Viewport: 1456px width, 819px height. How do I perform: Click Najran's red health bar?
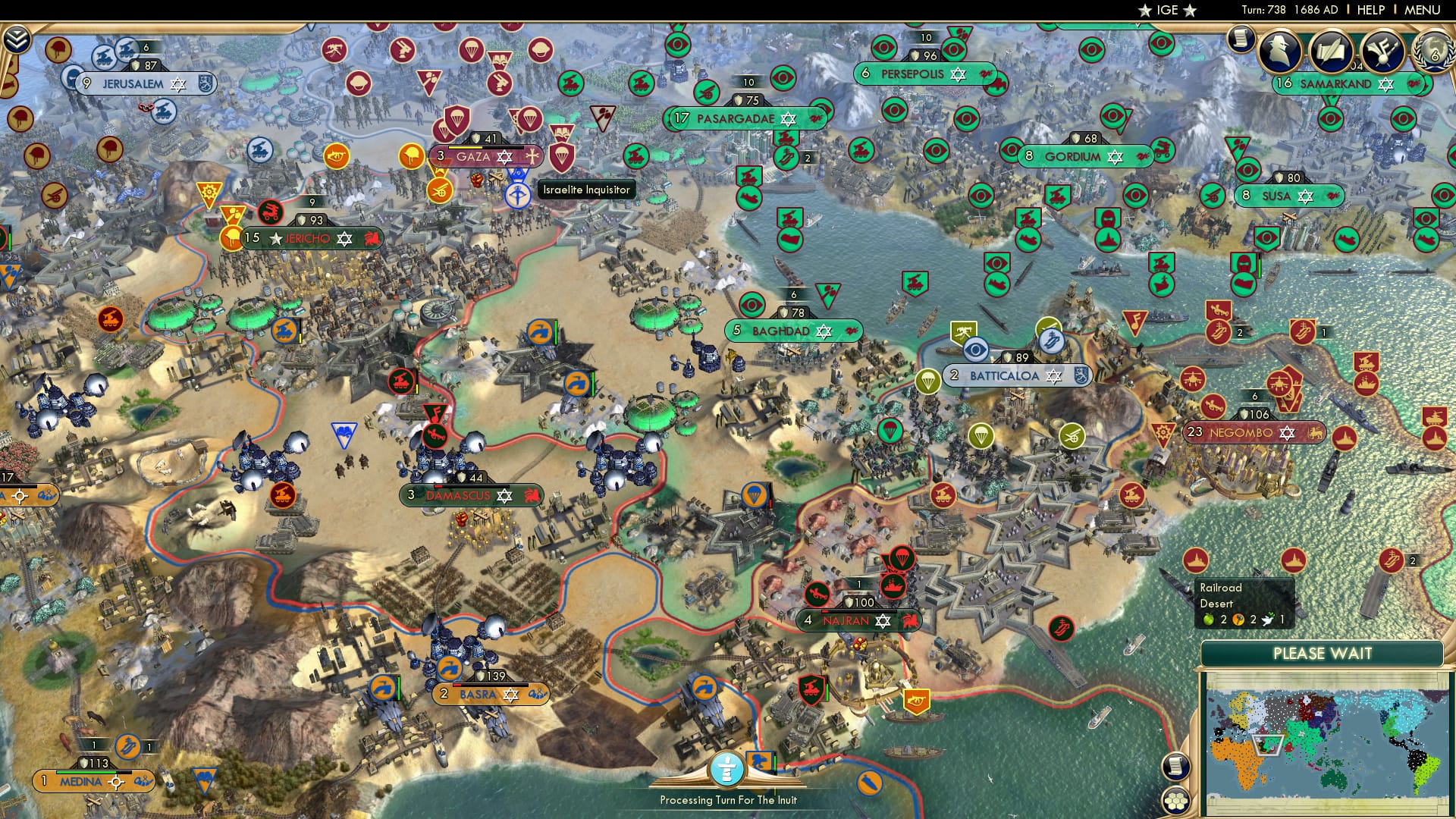point(827,611)
